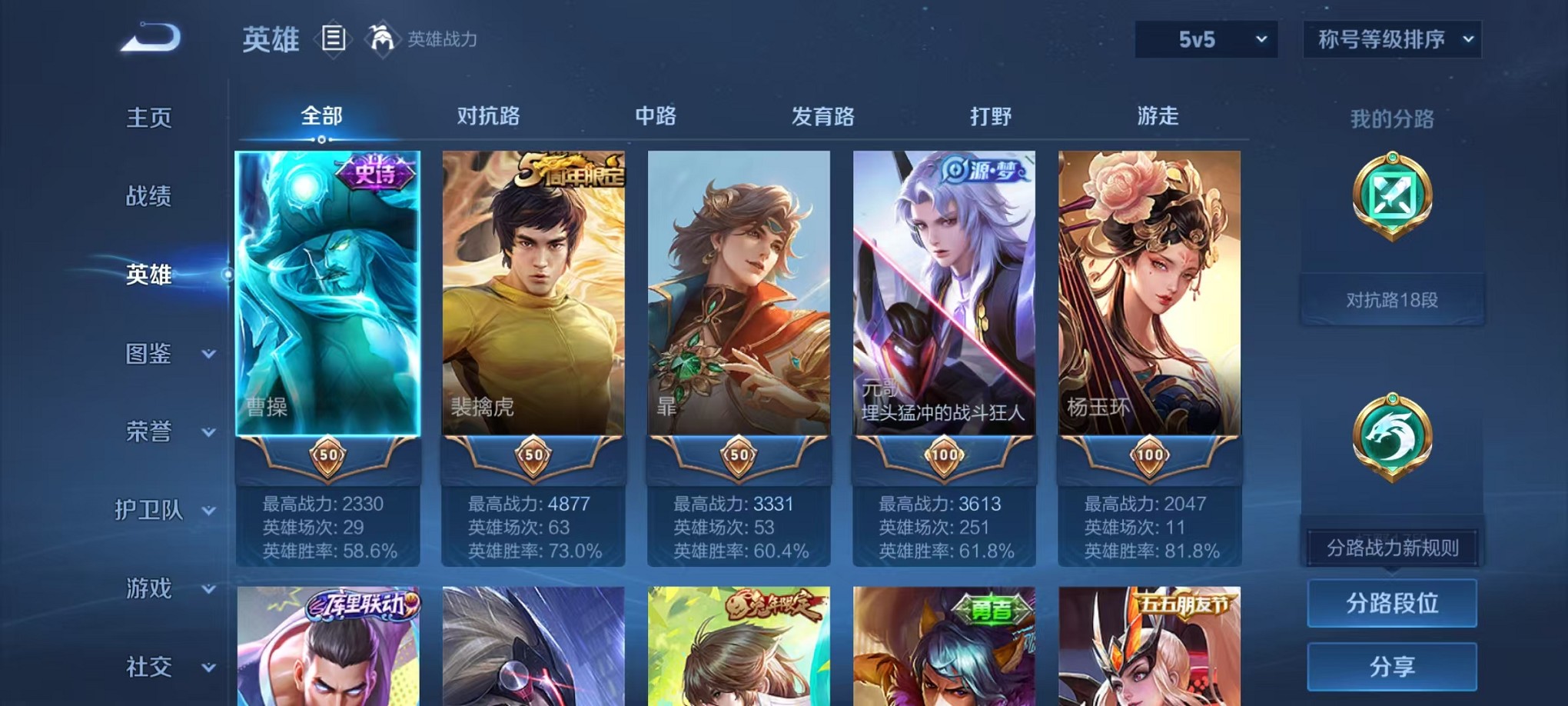
Task: Expand the 社交 sidebar section
Action: (x=154, y=666)
